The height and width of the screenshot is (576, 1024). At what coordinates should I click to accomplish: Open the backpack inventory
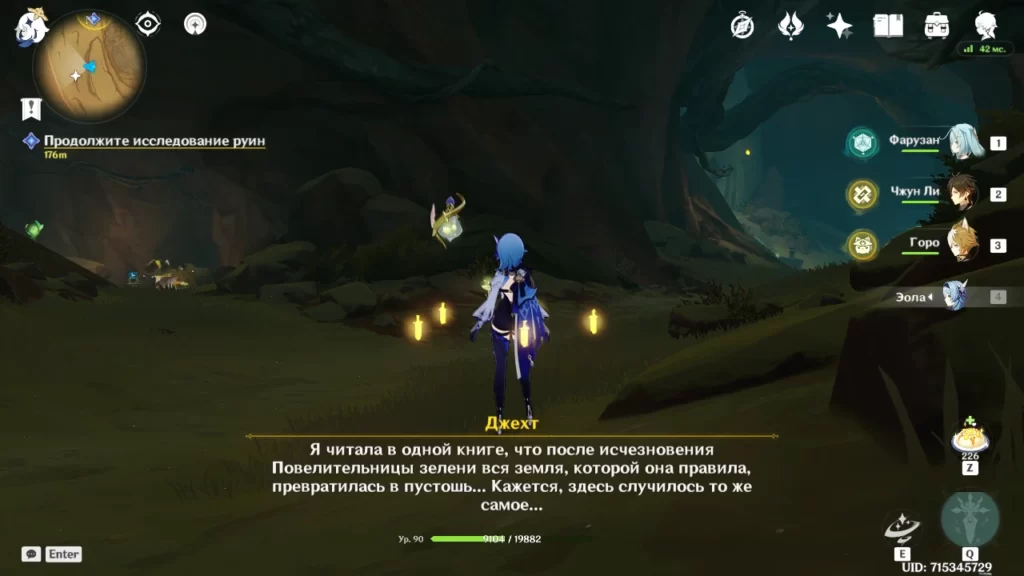click(937, 26)
